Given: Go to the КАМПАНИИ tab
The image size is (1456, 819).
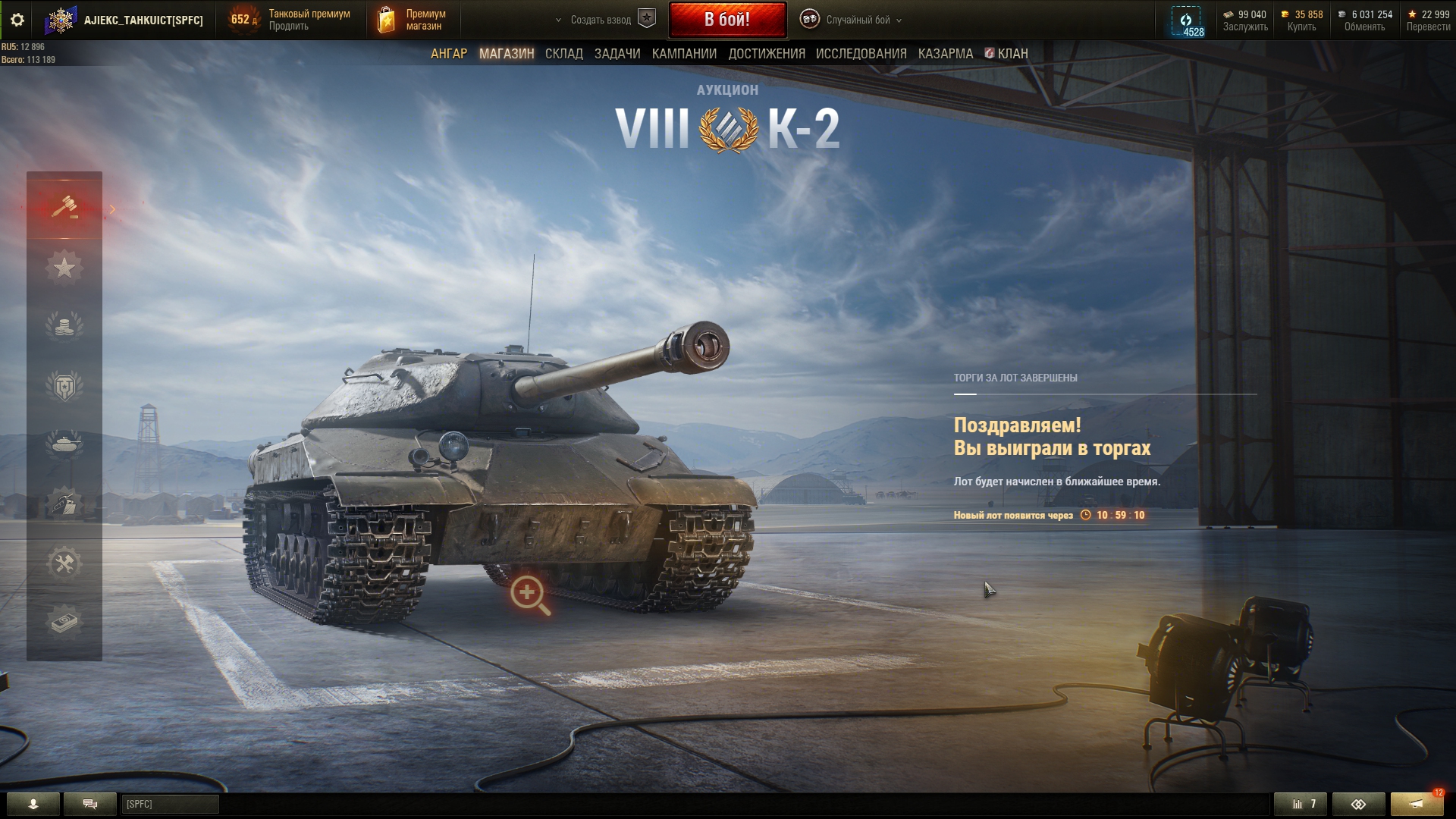Looking at the screenshot, I should (x=684, y=54).
